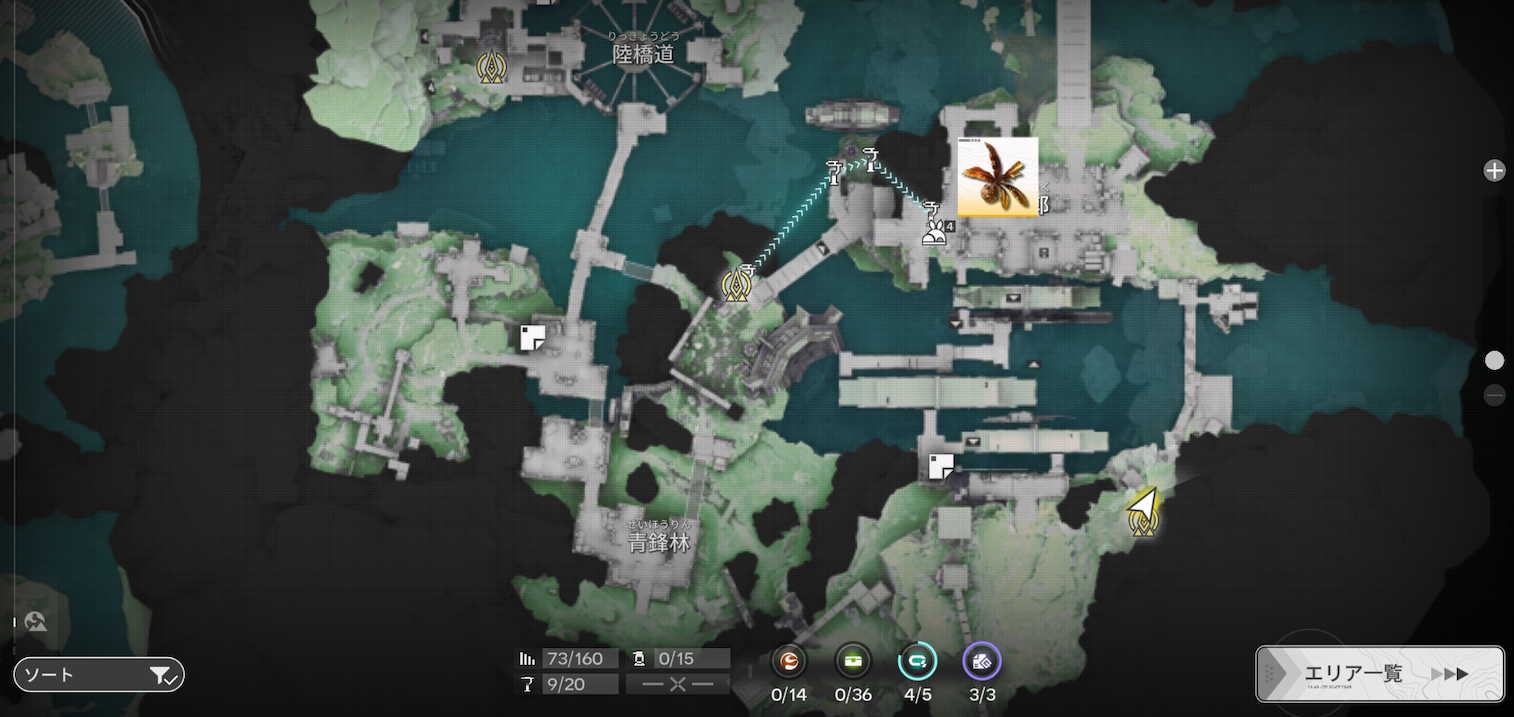Click the orange swirl collectible icon showing 0/14
Image resolution: width=1514 pixels, height=717 pixels.
pyautogui.click(x=789, y=661)
